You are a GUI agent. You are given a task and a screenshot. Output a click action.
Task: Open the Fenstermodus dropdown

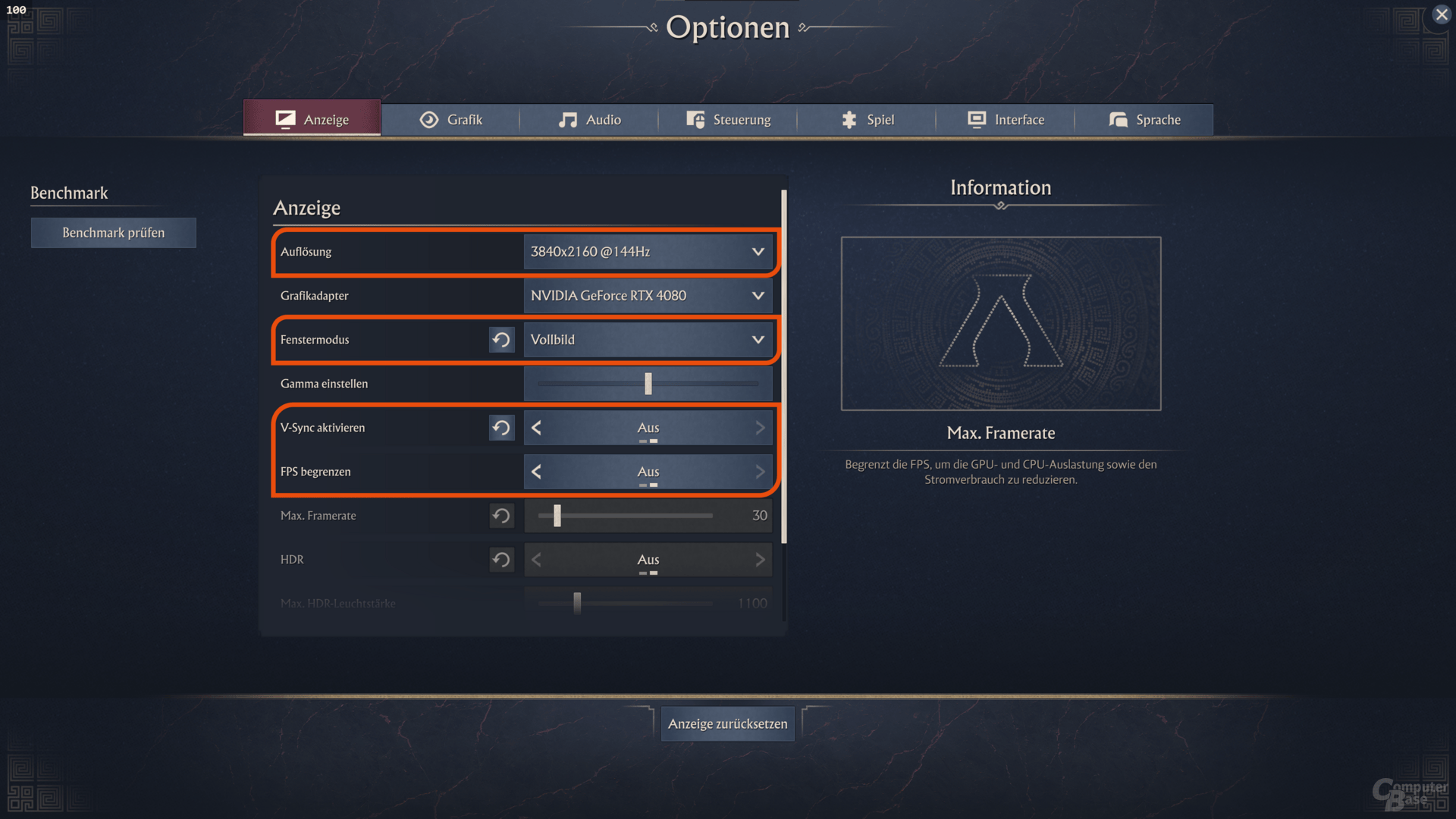[648, 340]
